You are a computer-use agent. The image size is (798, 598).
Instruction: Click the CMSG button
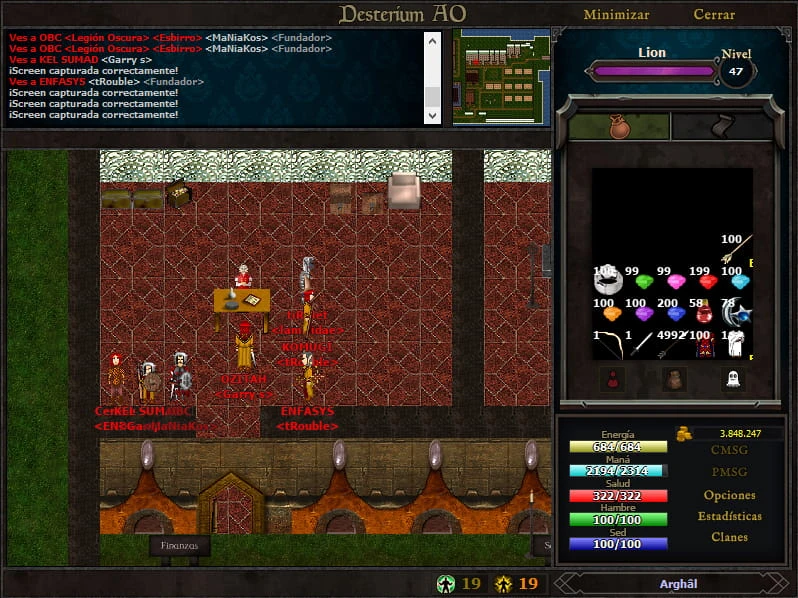click(x=729, y=450)
